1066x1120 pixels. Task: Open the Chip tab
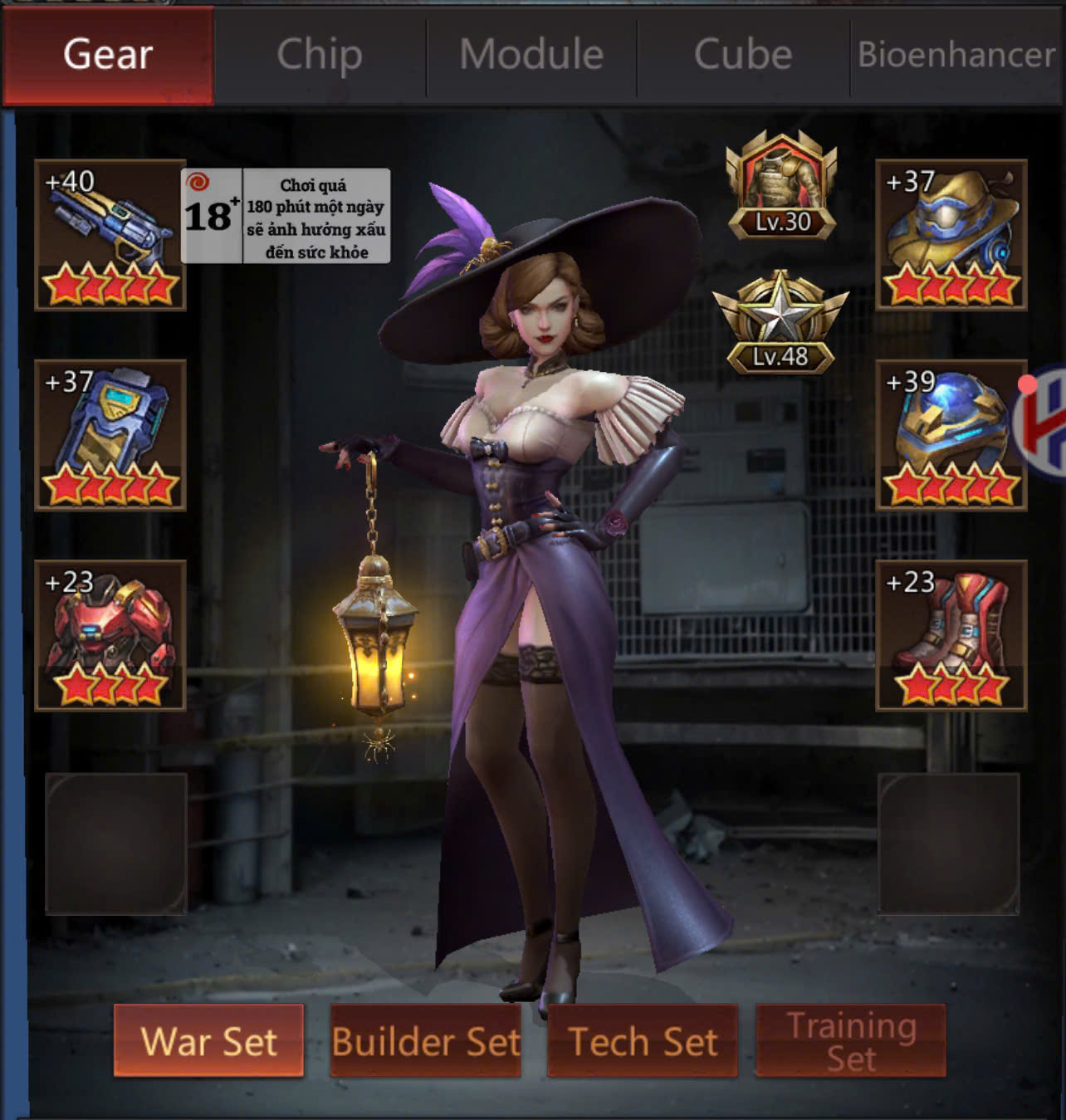click(320, 55)
